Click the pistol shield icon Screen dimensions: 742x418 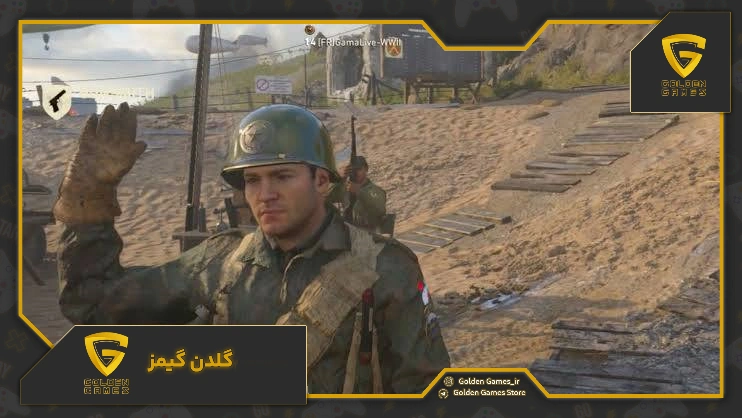coord(54,101)
